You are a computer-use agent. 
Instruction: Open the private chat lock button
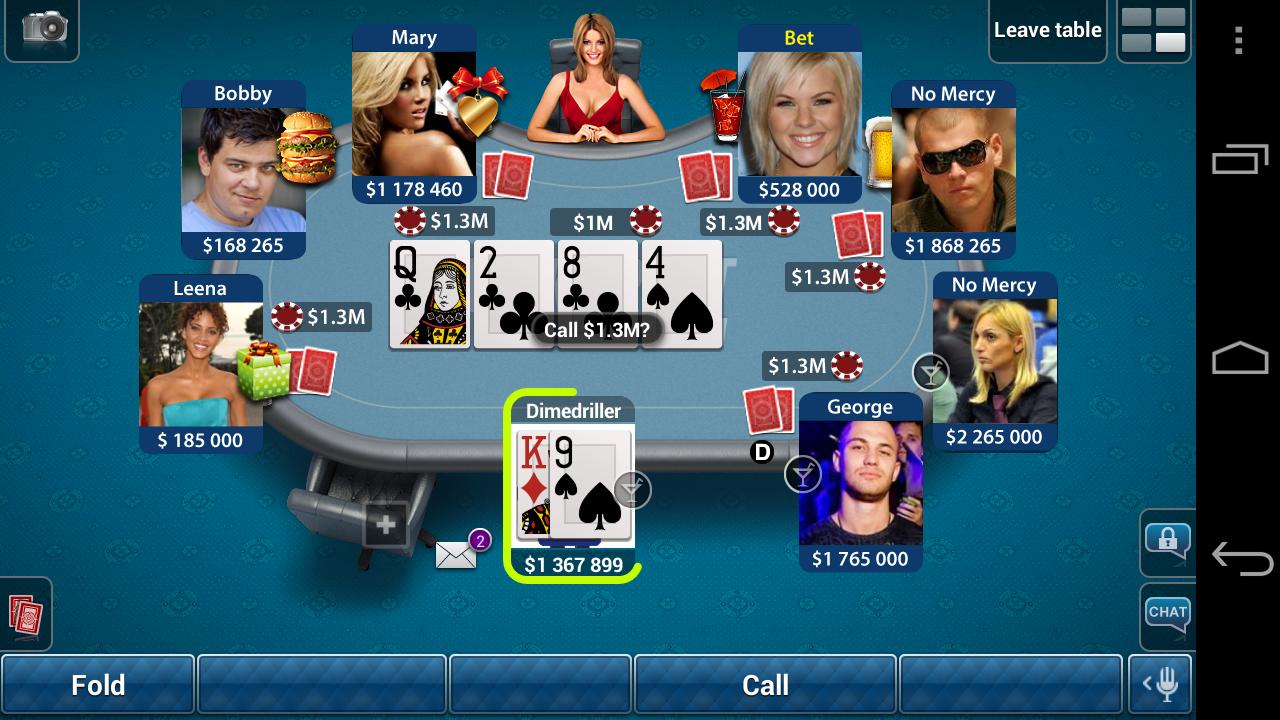(x=1167, y=541)
